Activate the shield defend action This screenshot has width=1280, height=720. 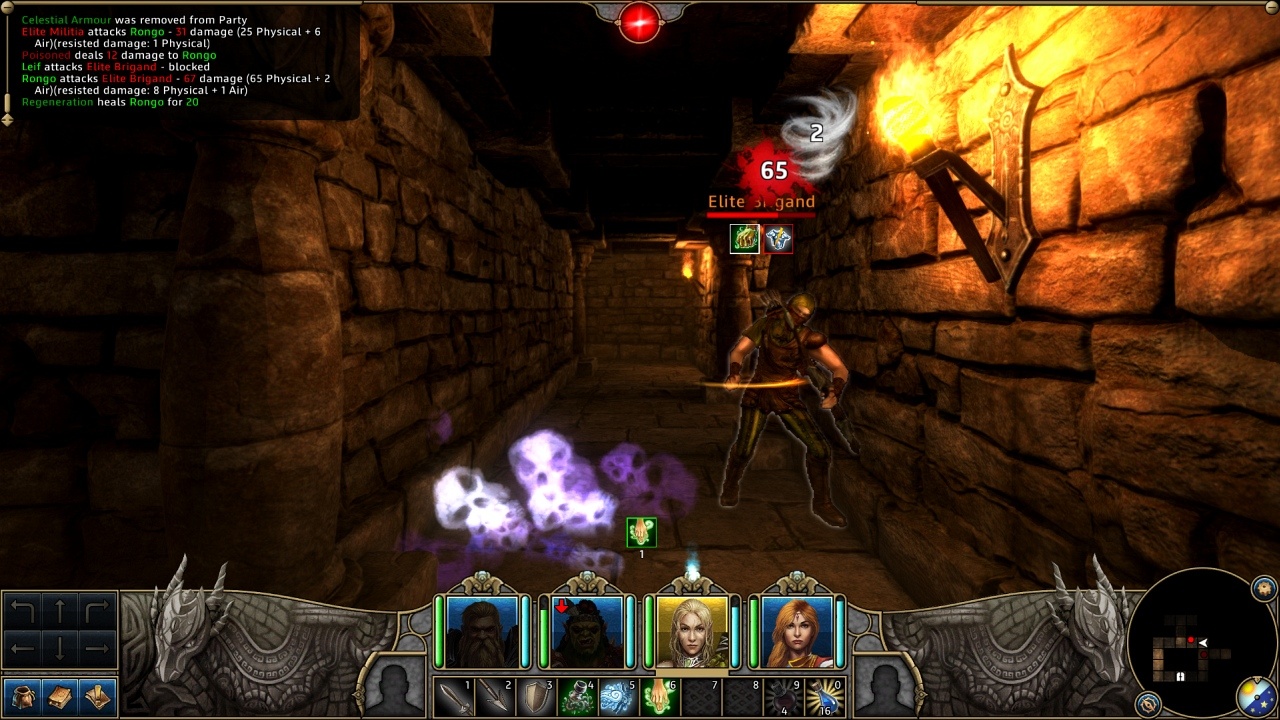(x=535, y=697)
